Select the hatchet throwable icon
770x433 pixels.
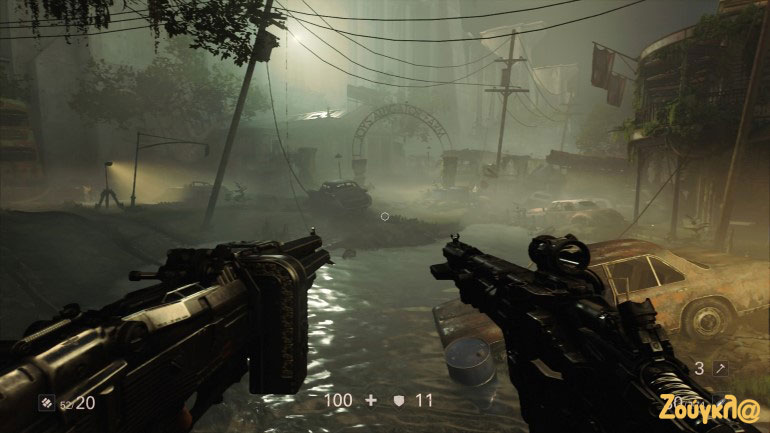click(720, 368)
